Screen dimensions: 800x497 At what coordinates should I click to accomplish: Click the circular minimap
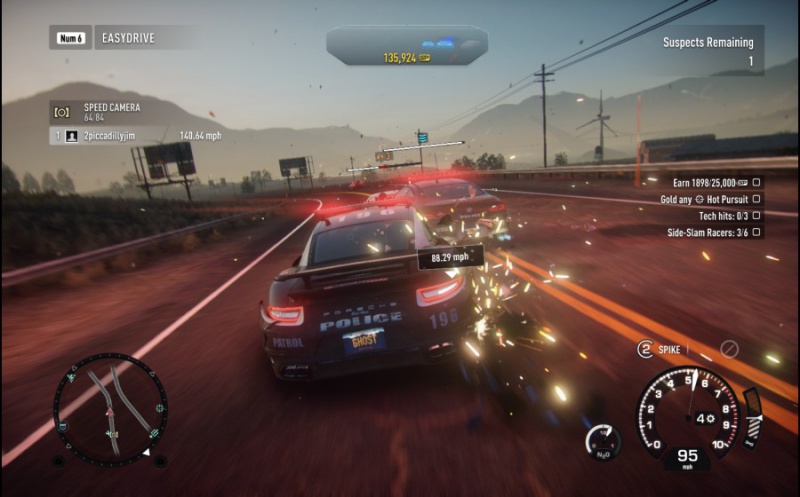pyautogui.click(x=110, y=409)
